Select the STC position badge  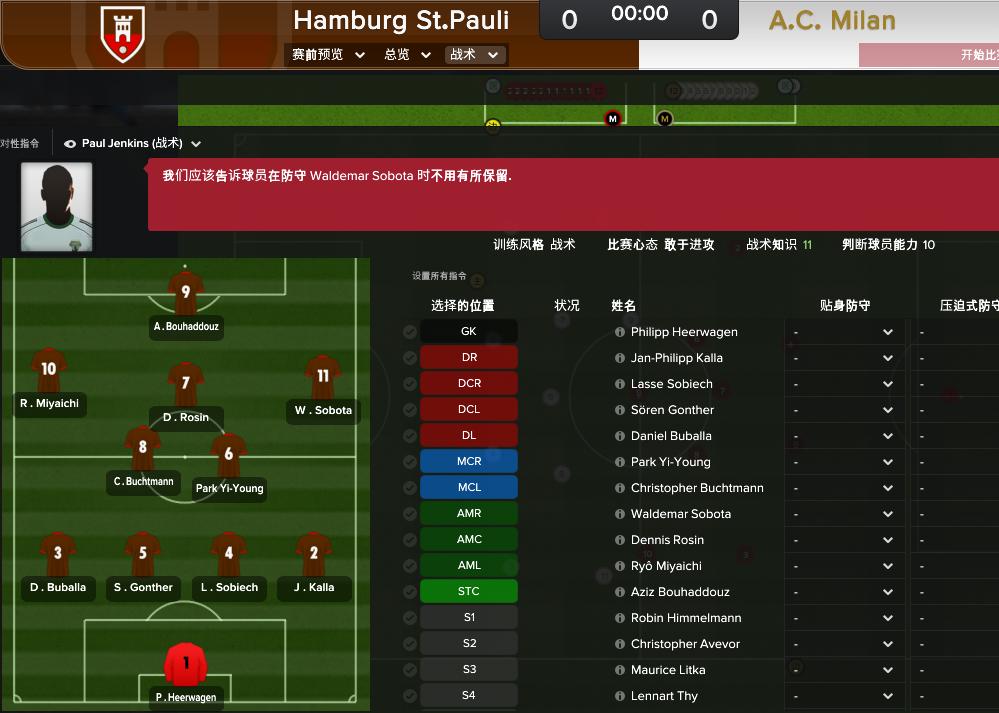point(468,592)
